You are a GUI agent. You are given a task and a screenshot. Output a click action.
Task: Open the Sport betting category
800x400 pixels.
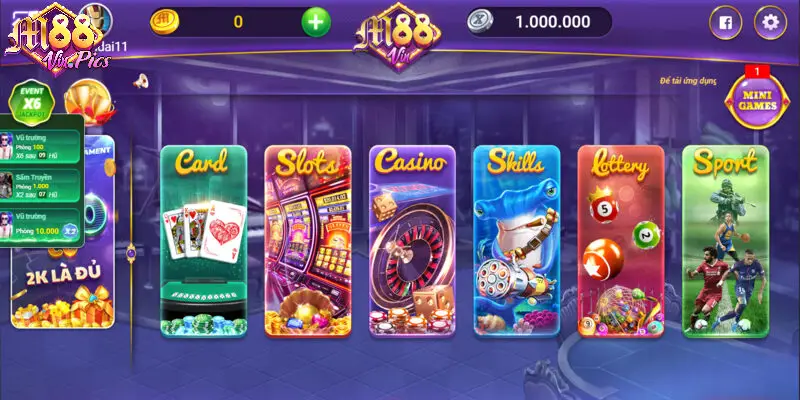coord(725,240)
